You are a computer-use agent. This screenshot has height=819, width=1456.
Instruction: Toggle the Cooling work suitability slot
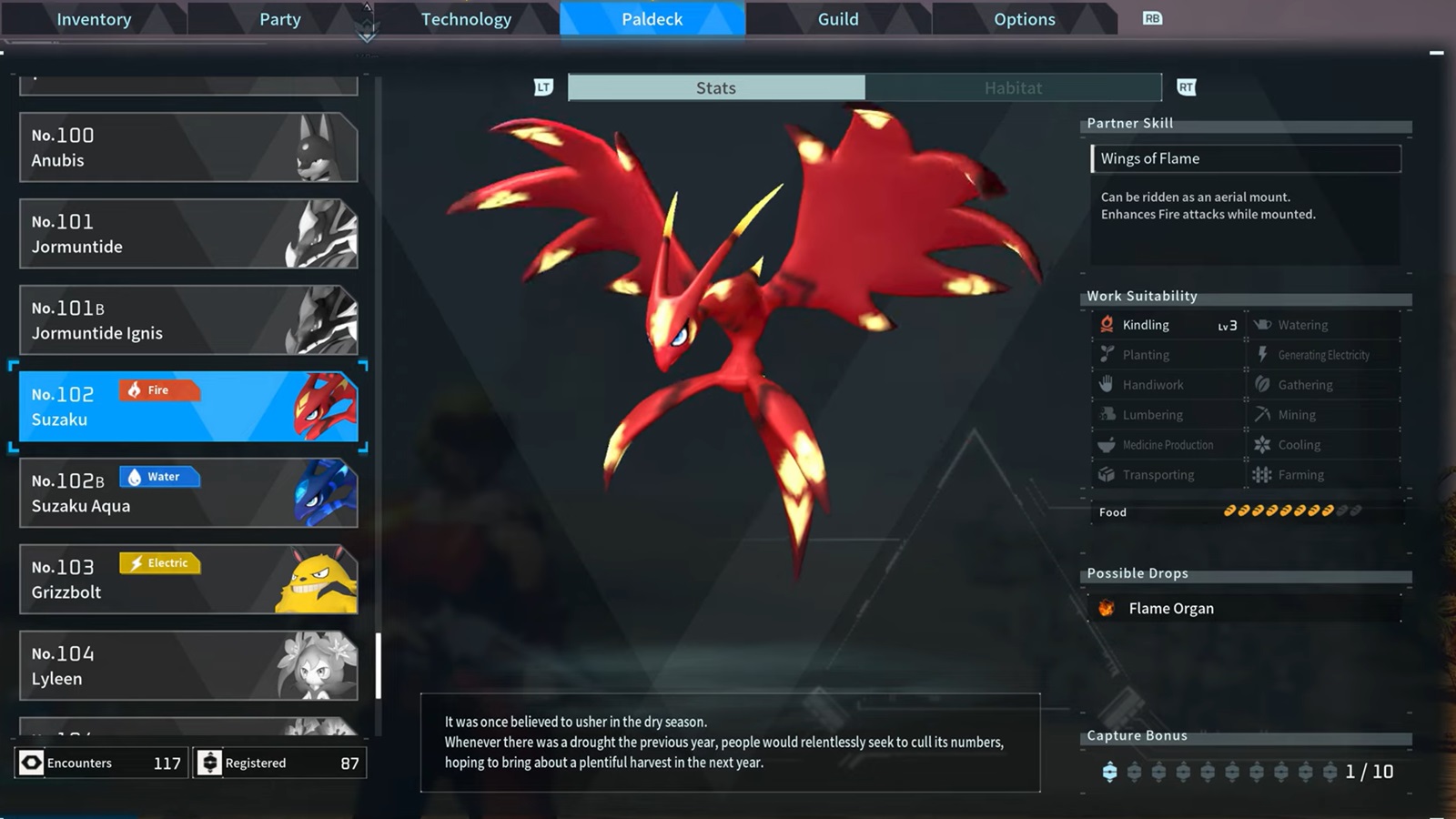point(1264,444)
